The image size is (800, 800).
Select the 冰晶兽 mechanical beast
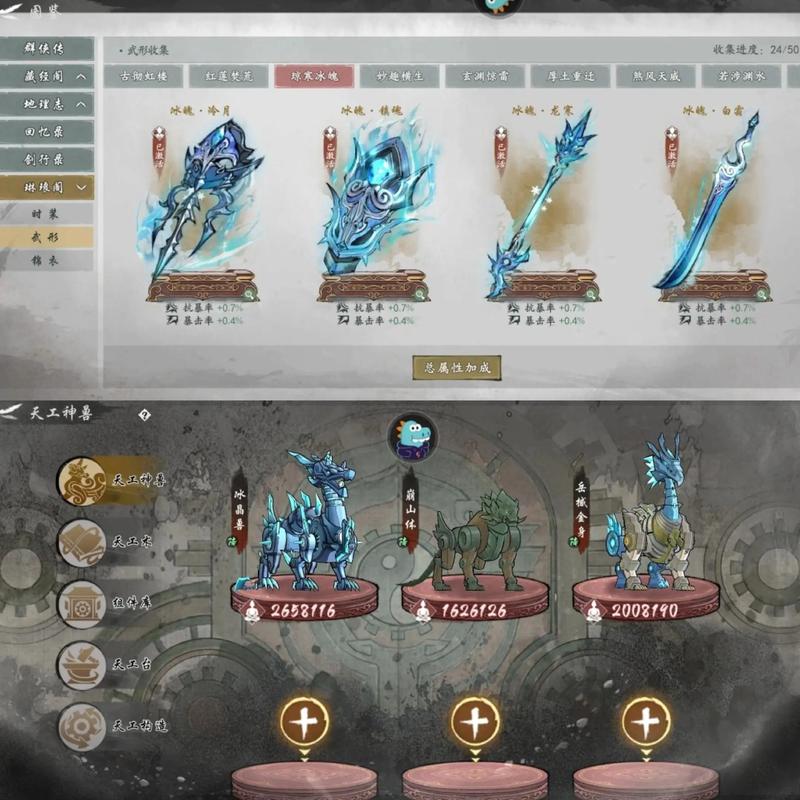click(x=305, y=530)
